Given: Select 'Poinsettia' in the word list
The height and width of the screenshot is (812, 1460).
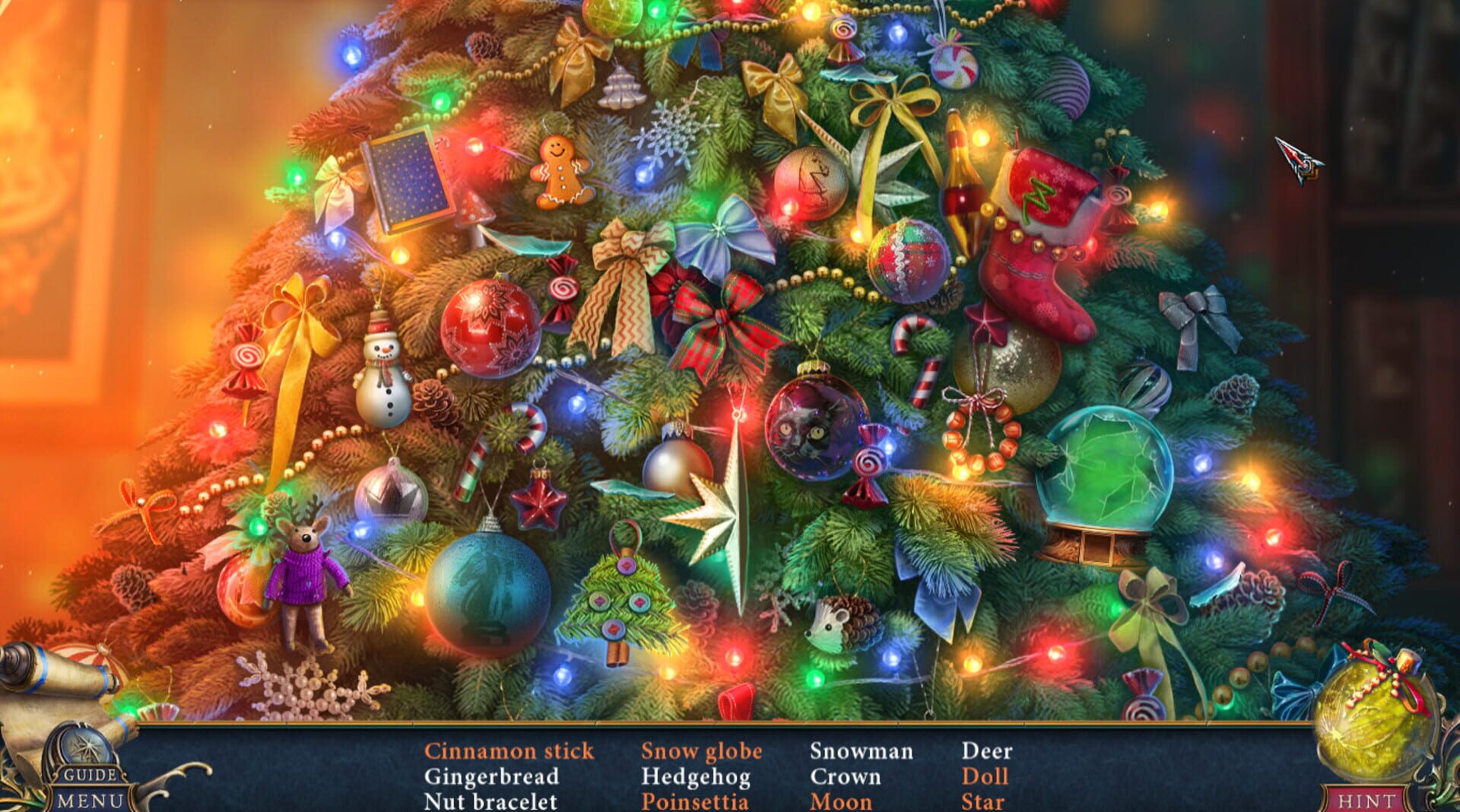Looking at the screenshot, I should tap(697, 801).
